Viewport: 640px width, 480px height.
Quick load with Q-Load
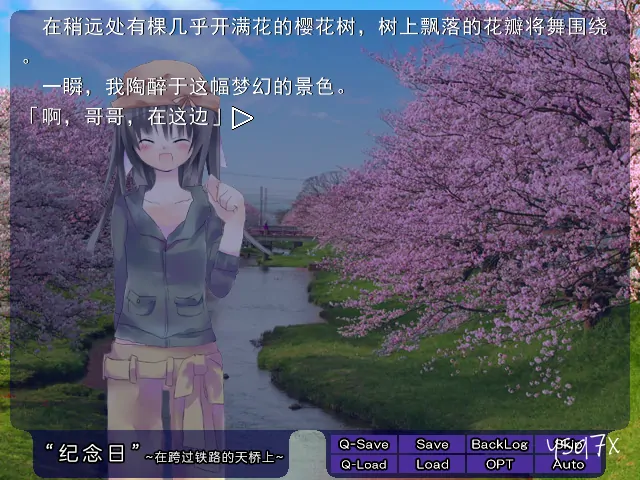coord(363,464)
